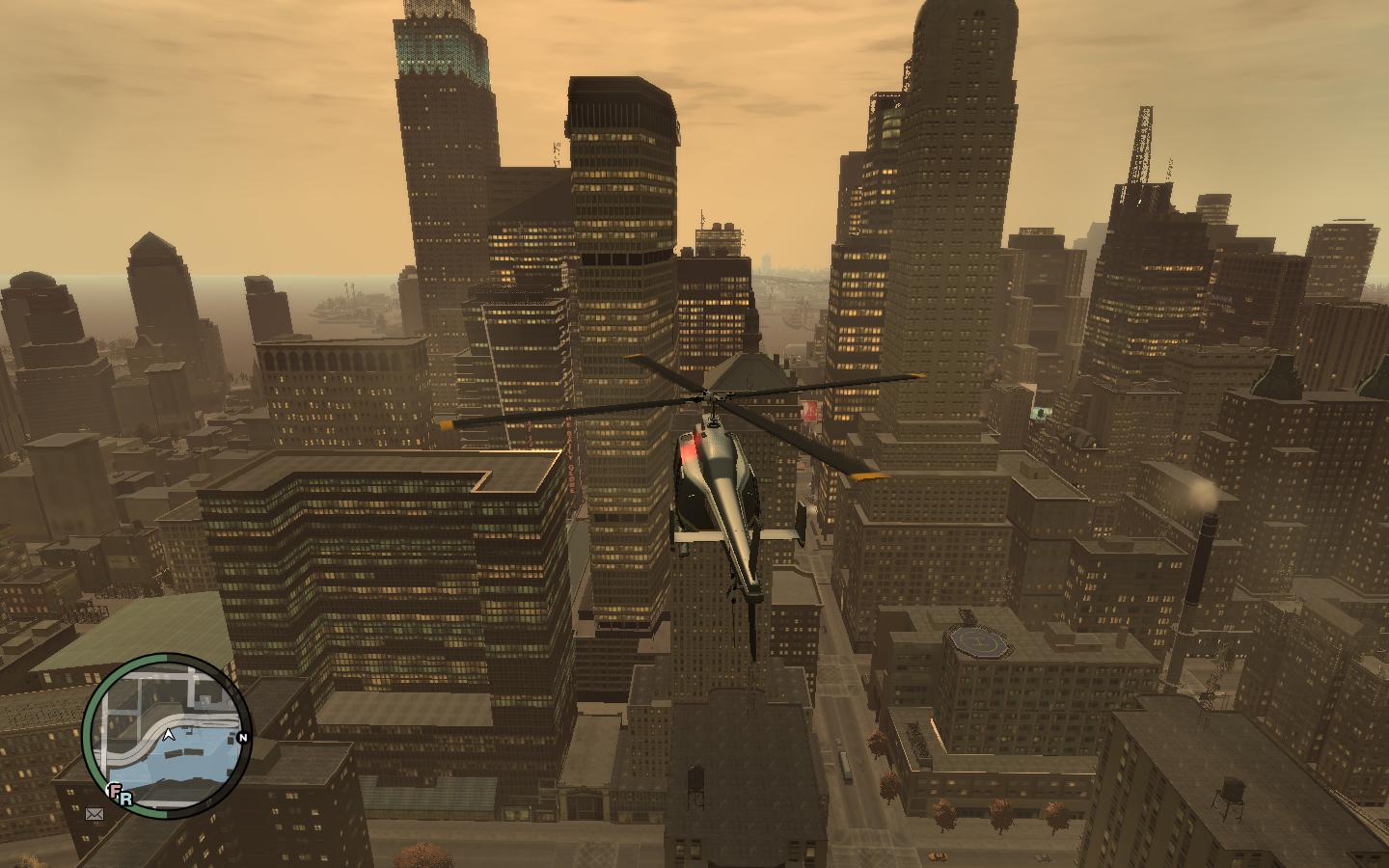Click the white player arrow on the radar
This screenshot has height=868, width=1389.
pyautogui.click(x=169, y=735)
